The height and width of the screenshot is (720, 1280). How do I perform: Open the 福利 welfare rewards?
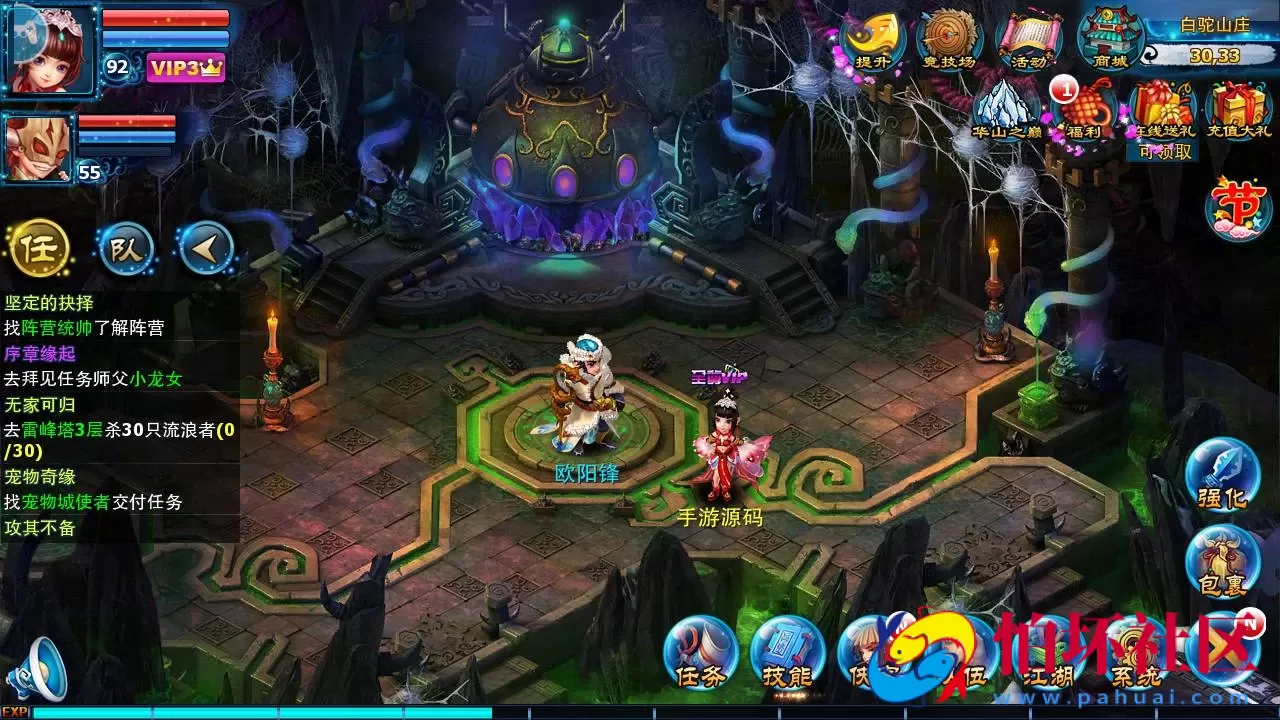coord(1084,110)
